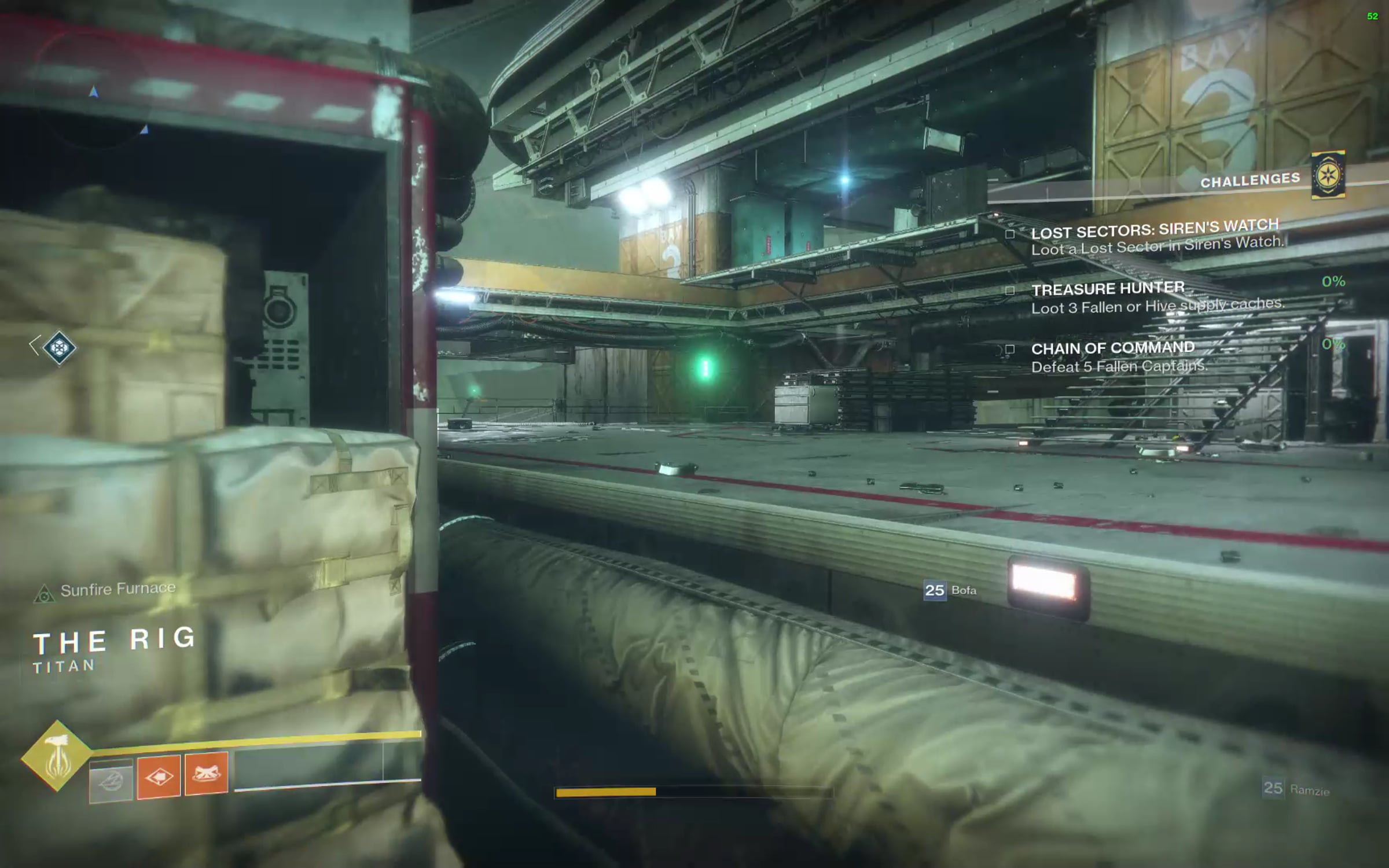Click the greyed-out grenade ability slot
Viewport: 1389px width, 868px height.
[x=111, y=781]
